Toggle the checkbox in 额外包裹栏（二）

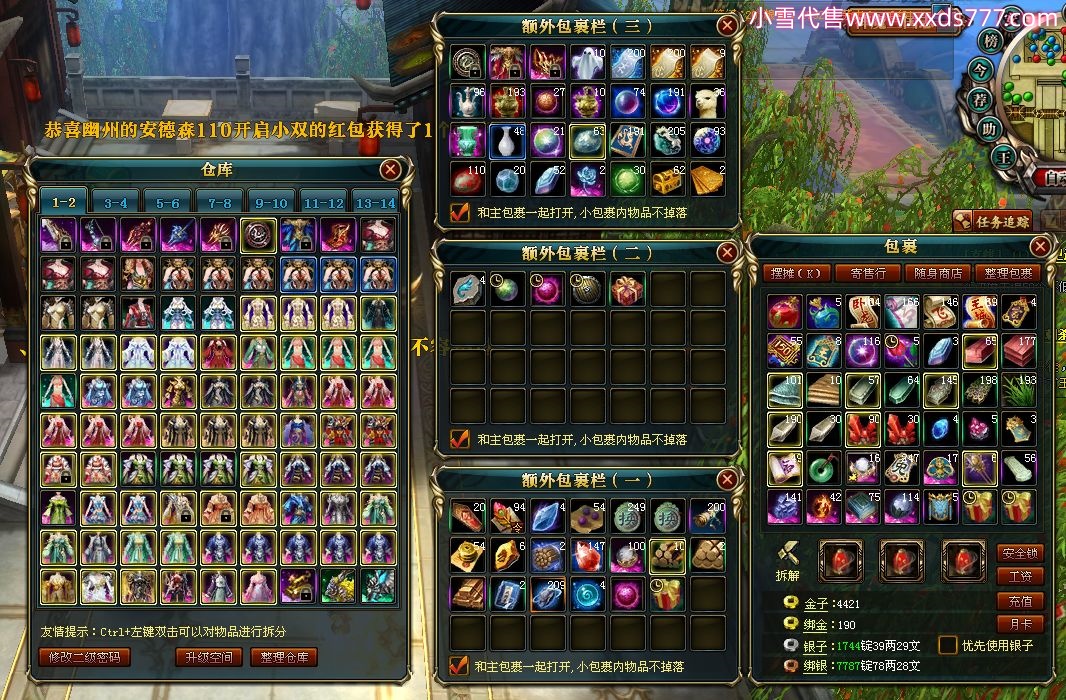coord(460,438)
